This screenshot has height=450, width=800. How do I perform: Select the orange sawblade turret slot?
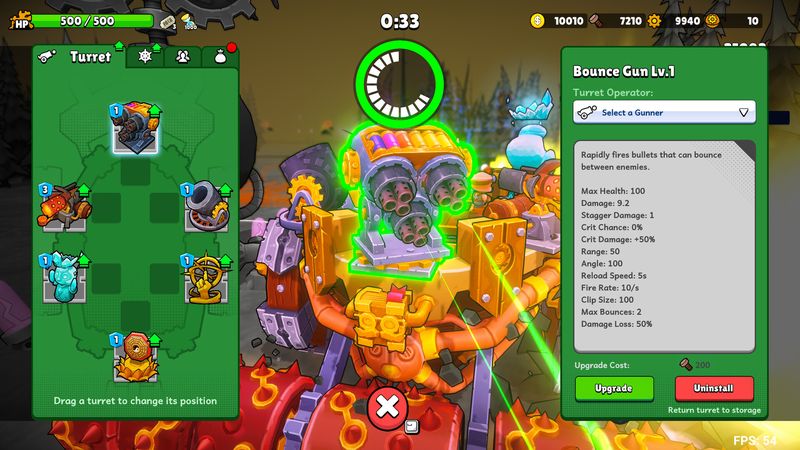coord(135,356)
